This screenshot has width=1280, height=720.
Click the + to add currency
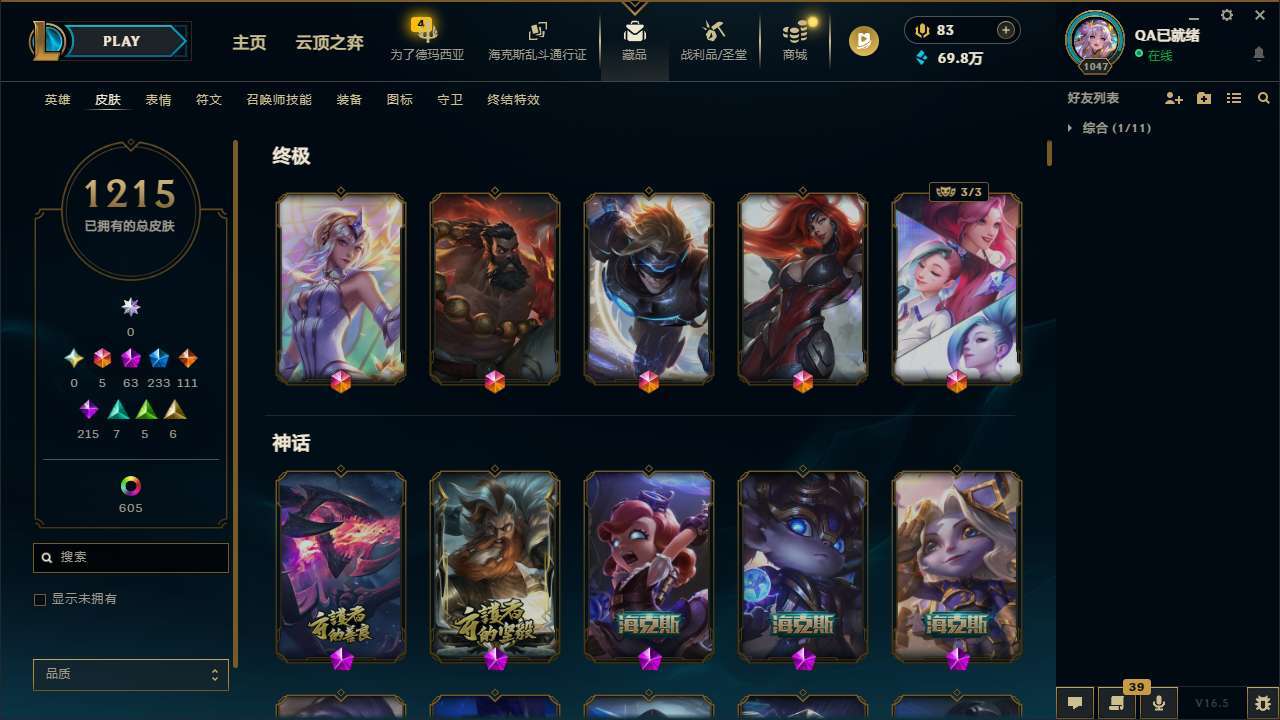pyautogui.click(x=1004, y=30)
